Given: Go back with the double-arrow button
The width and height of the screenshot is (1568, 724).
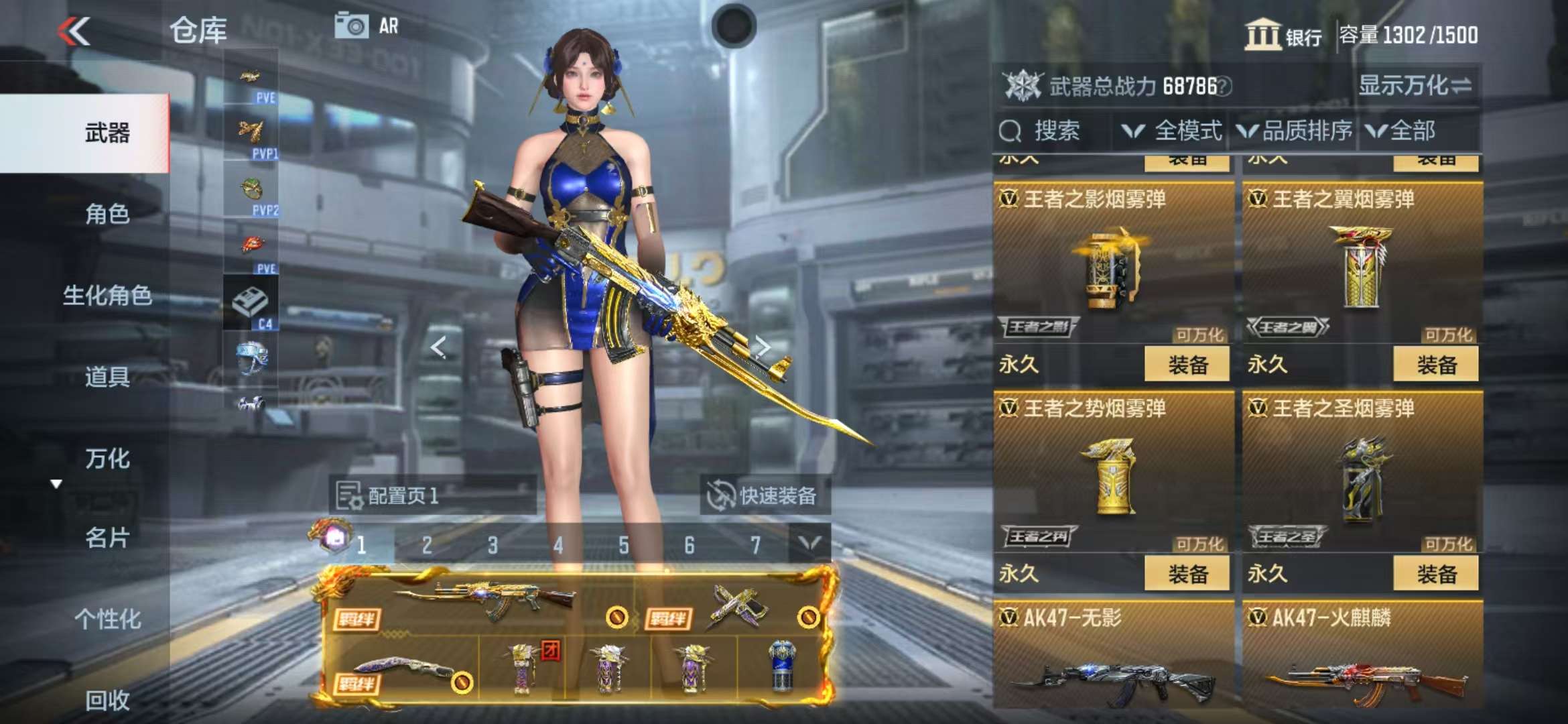Looking at the screenshot, I should 74,32.
